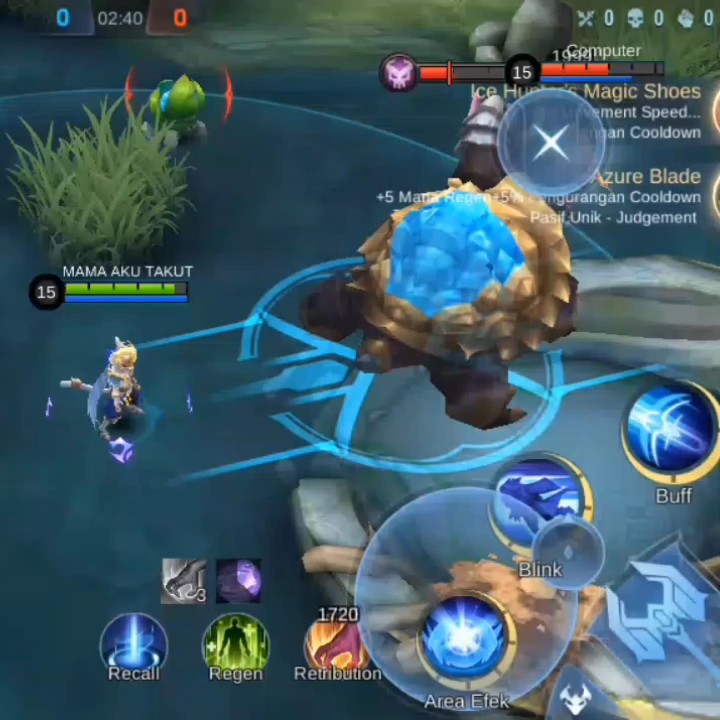Cast the Retribution battle spell
Viewport: 720px width, 720px height.
click(x=335, y=643)
